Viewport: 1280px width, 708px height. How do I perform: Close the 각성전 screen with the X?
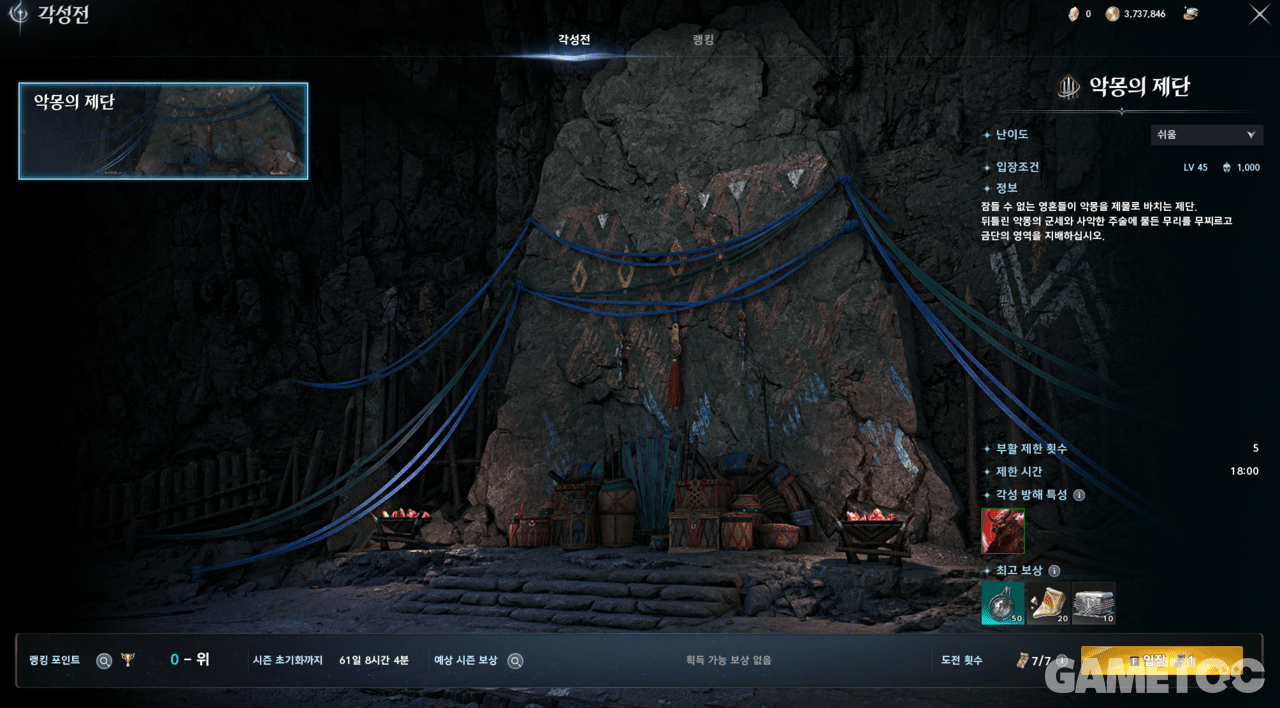1260,14
